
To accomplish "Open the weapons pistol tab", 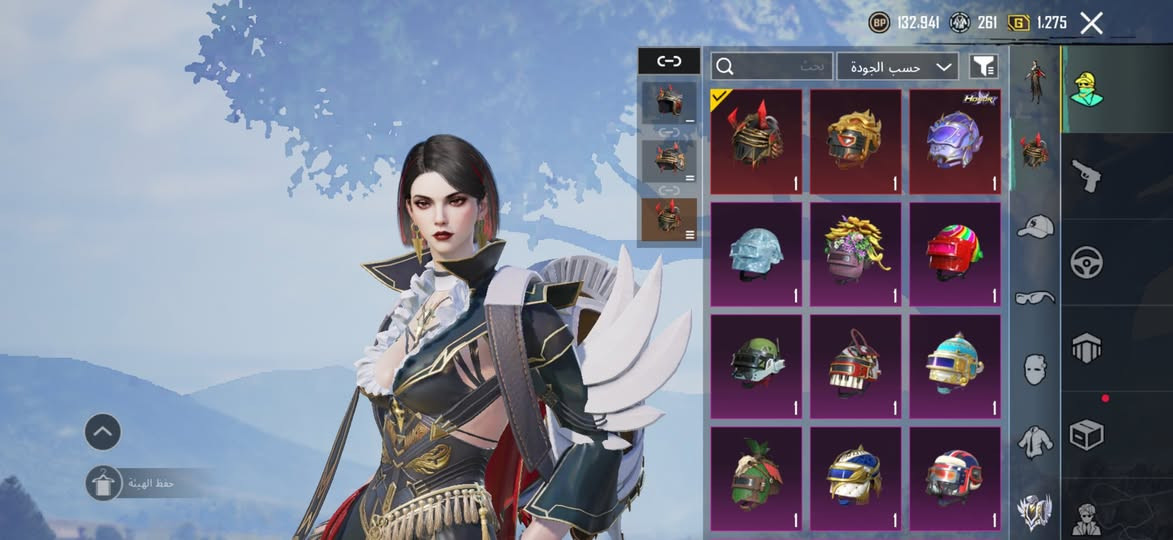I will pos(1086,176).
